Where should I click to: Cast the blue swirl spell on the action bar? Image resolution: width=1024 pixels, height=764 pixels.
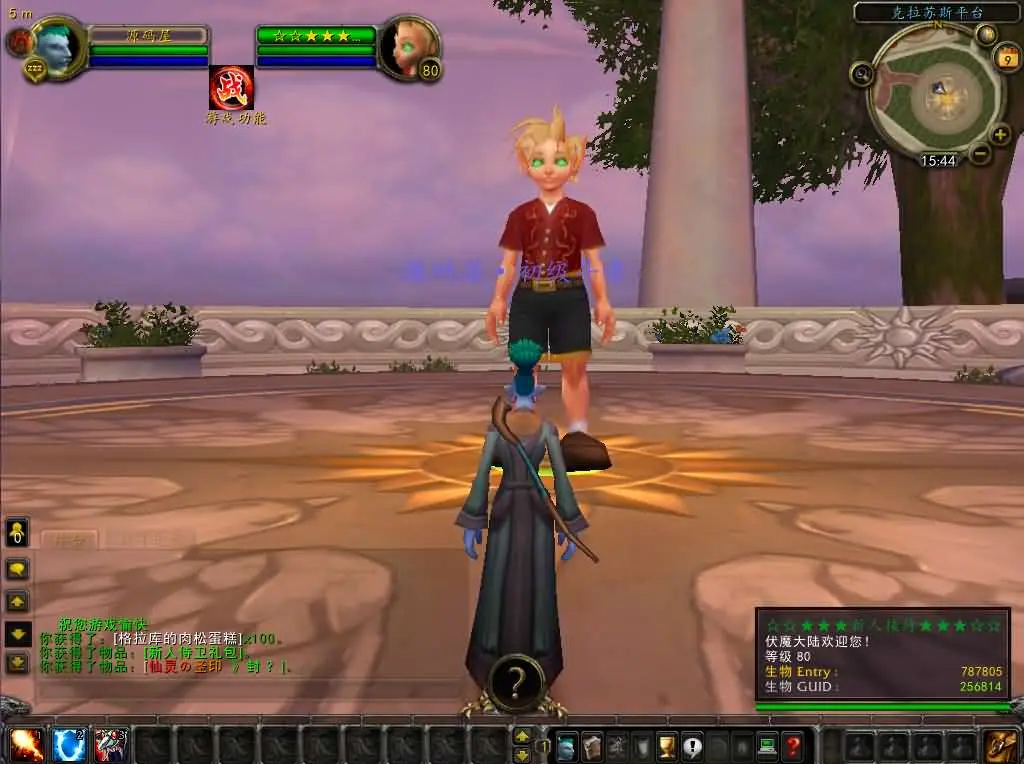[x=69, y=745]
